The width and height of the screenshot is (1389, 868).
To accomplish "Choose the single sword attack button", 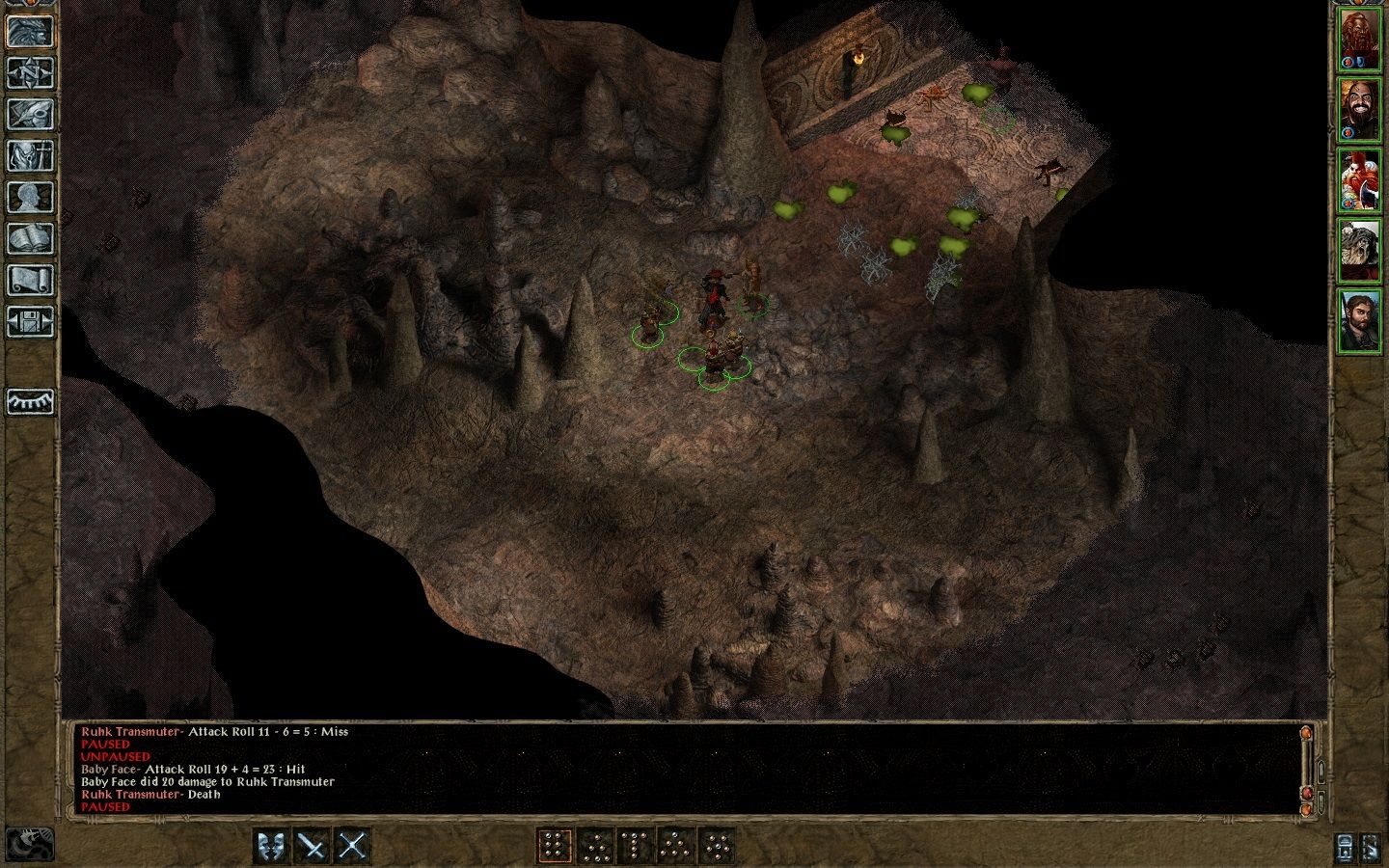I will pyautogui.click(x=313, y=846).
